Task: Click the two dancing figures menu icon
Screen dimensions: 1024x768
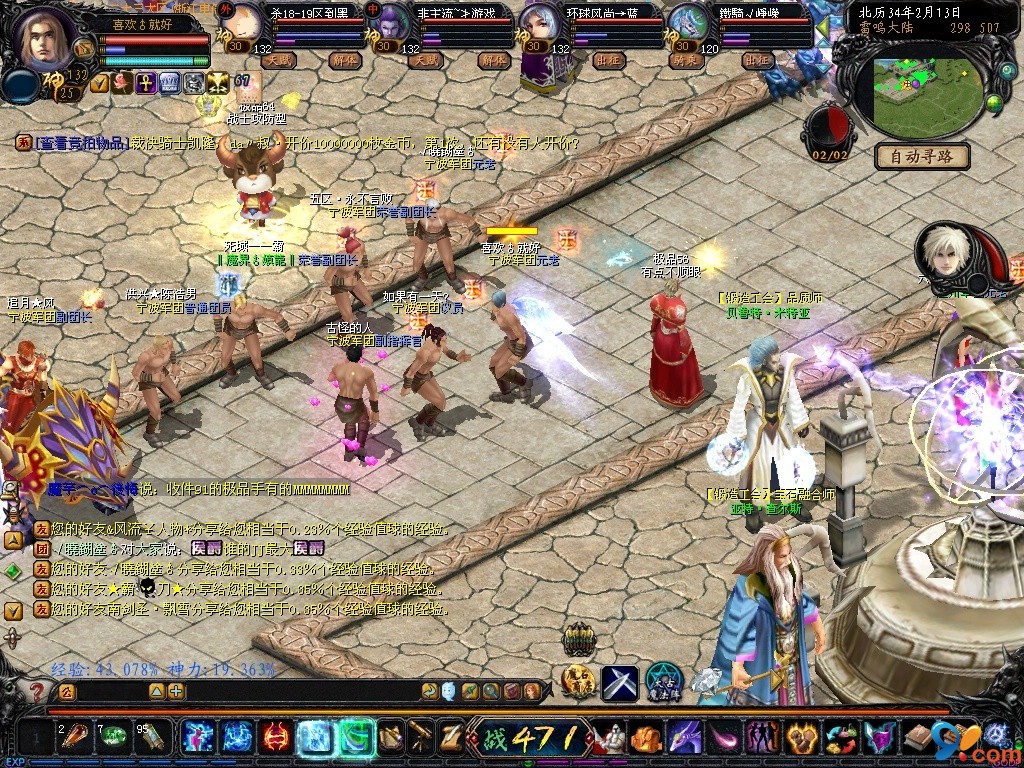Action: [763, 738]
